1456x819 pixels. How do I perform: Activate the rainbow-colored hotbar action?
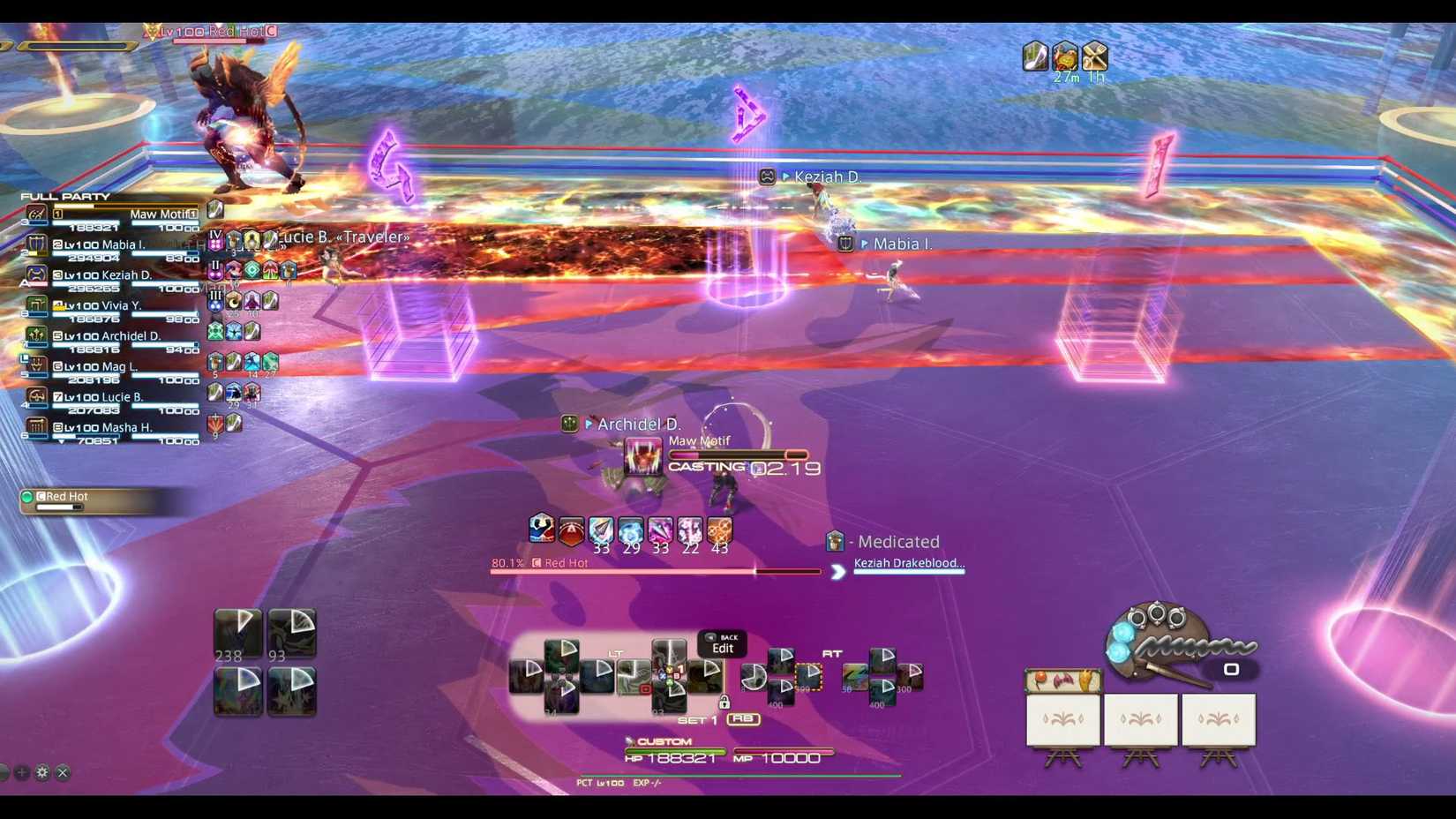(854, 677)
